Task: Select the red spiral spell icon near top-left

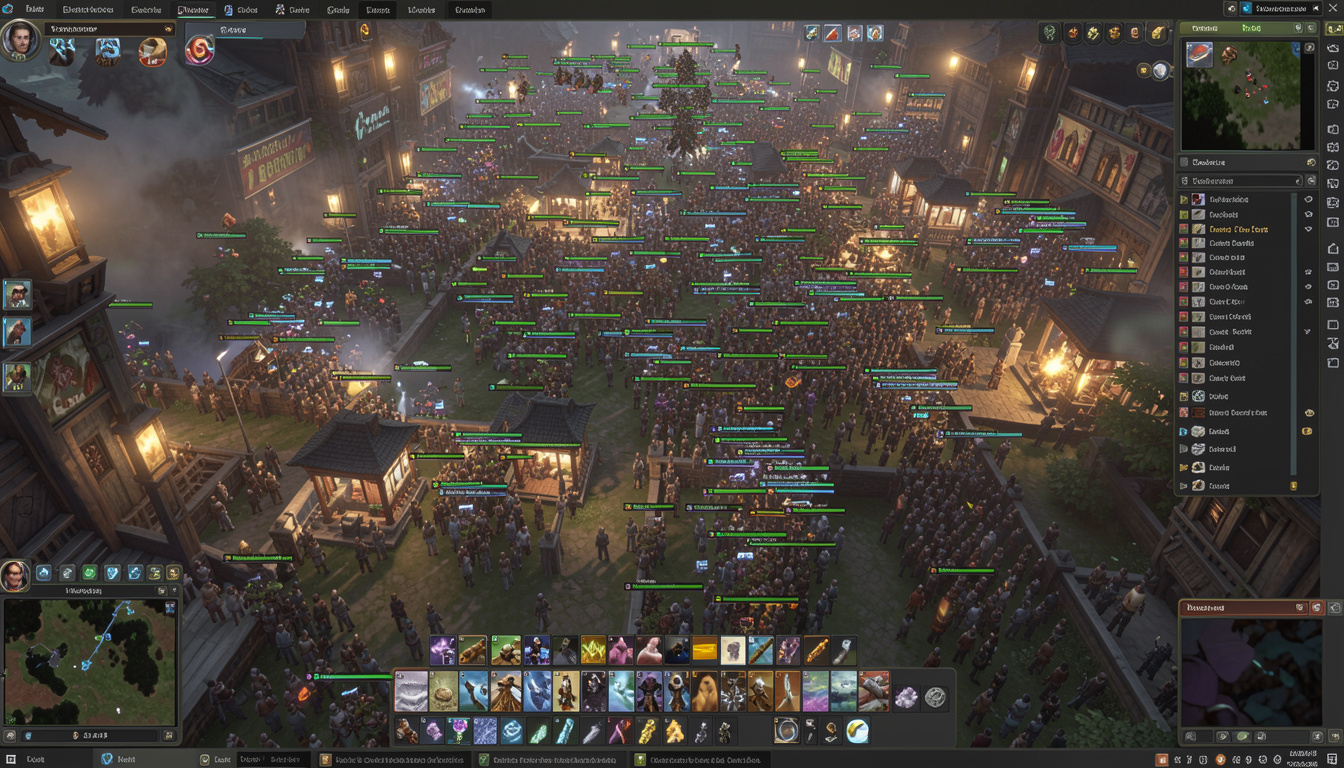Action: pyautogui.click(x=198, y=51)
